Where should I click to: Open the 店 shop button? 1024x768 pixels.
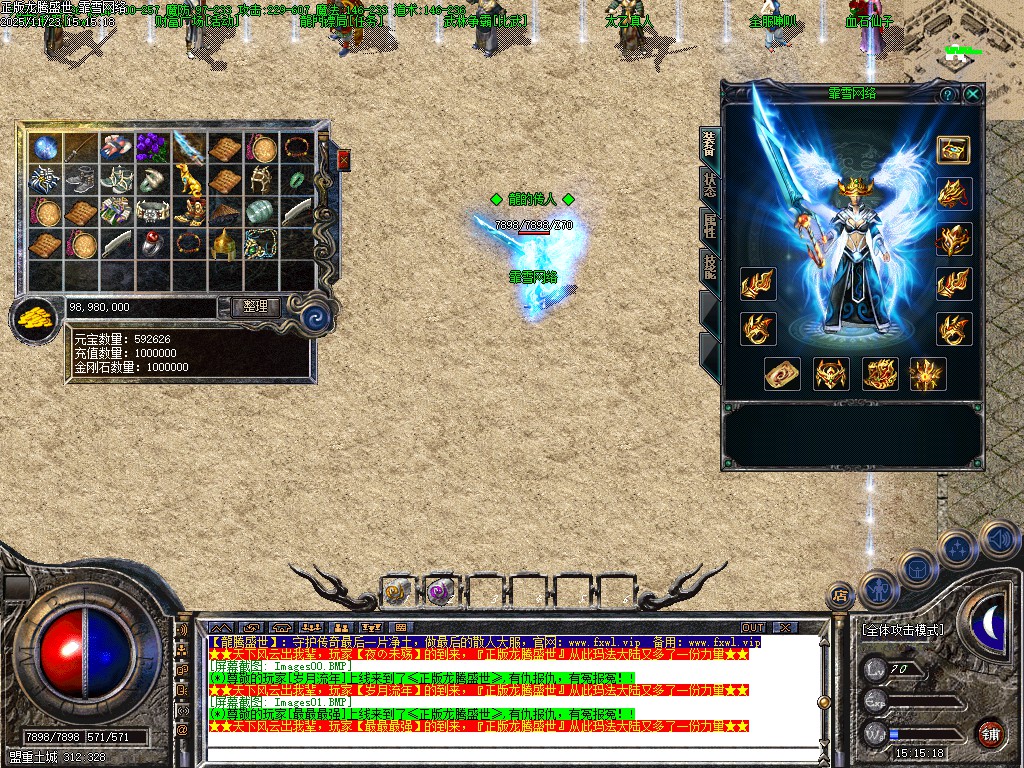click(840, 596)
